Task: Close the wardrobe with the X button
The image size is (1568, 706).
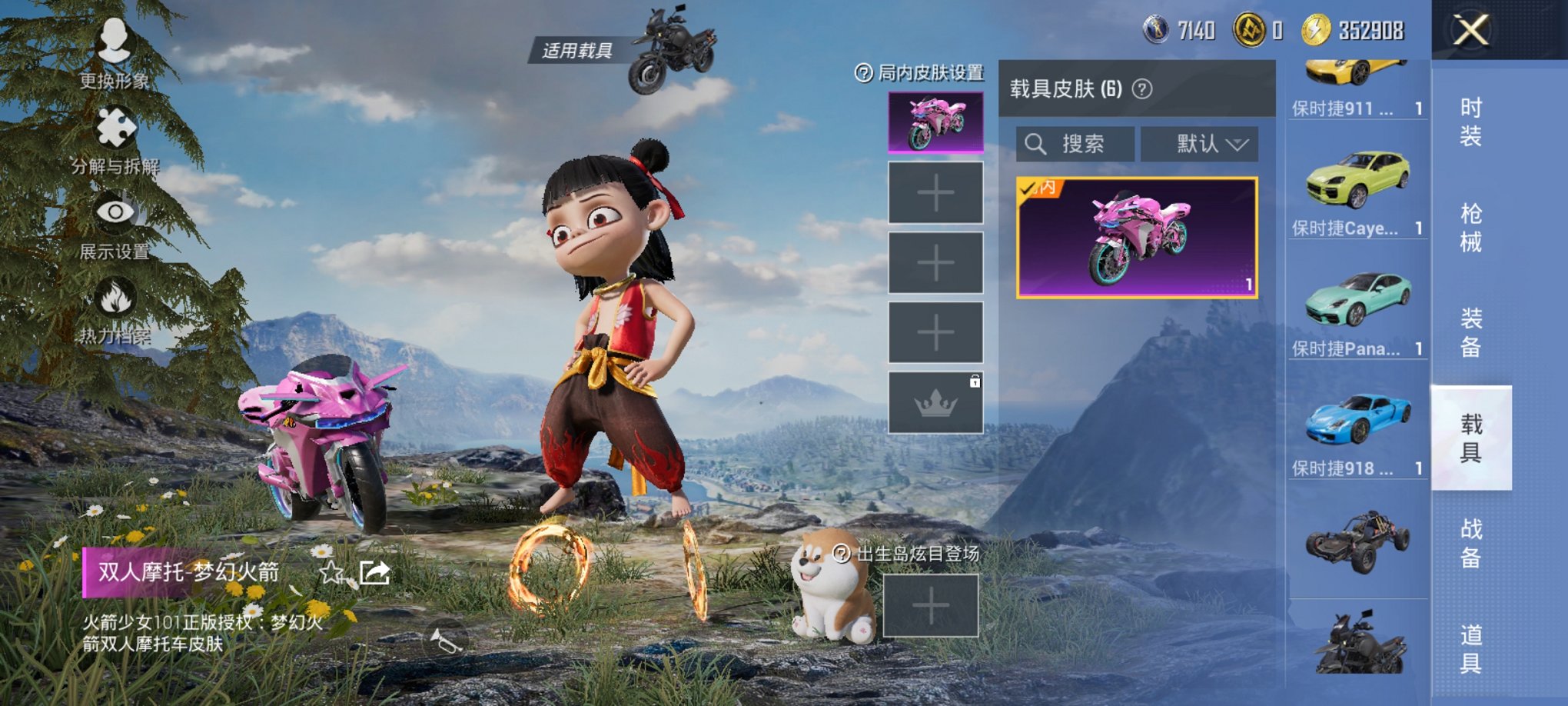Action: (x=1470, y=31)
